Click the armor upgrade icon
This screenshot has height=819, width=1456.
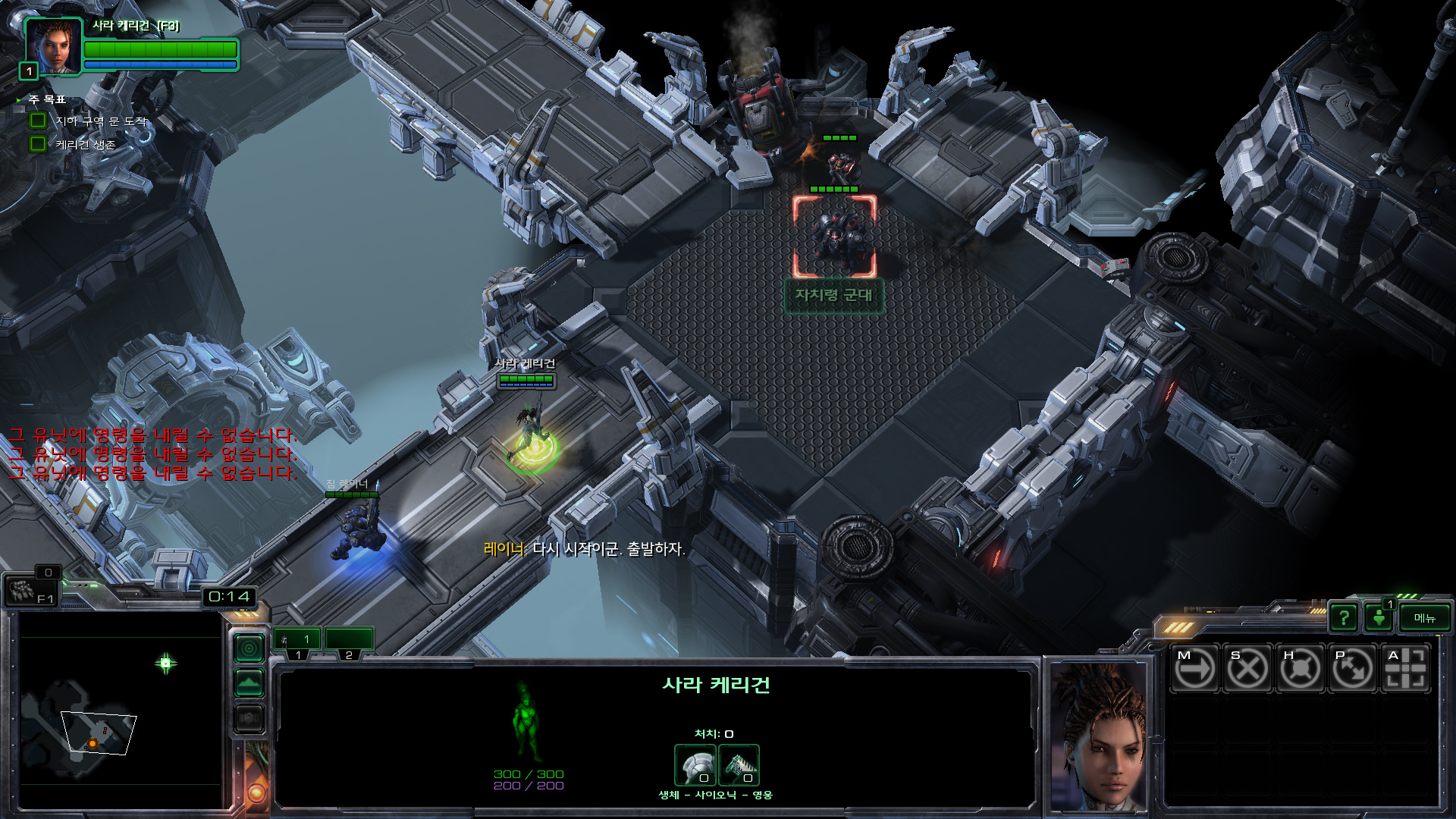pos(695,765)
